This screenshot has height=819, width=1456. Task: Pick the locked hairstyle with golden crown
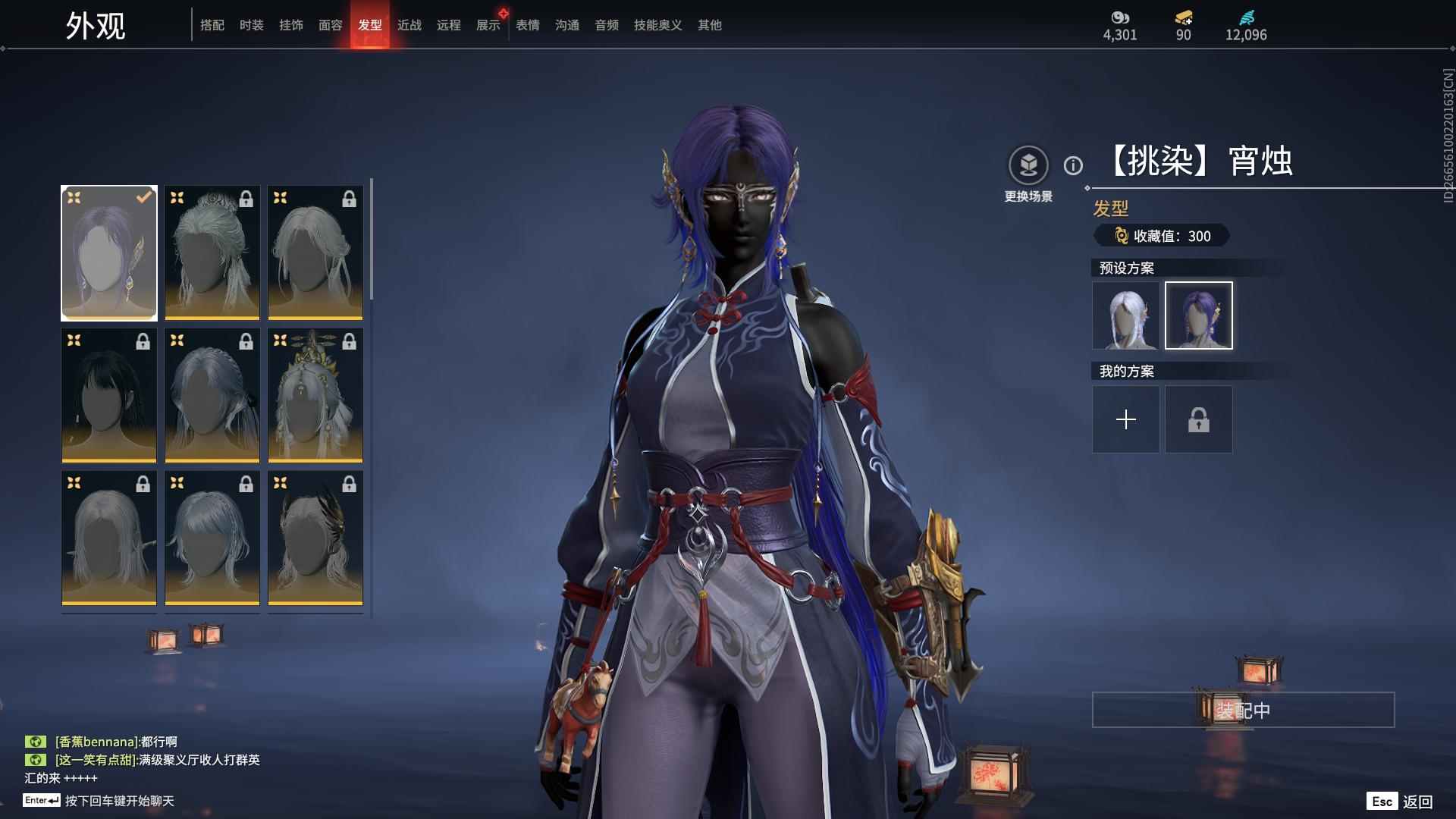coord(315,395)
